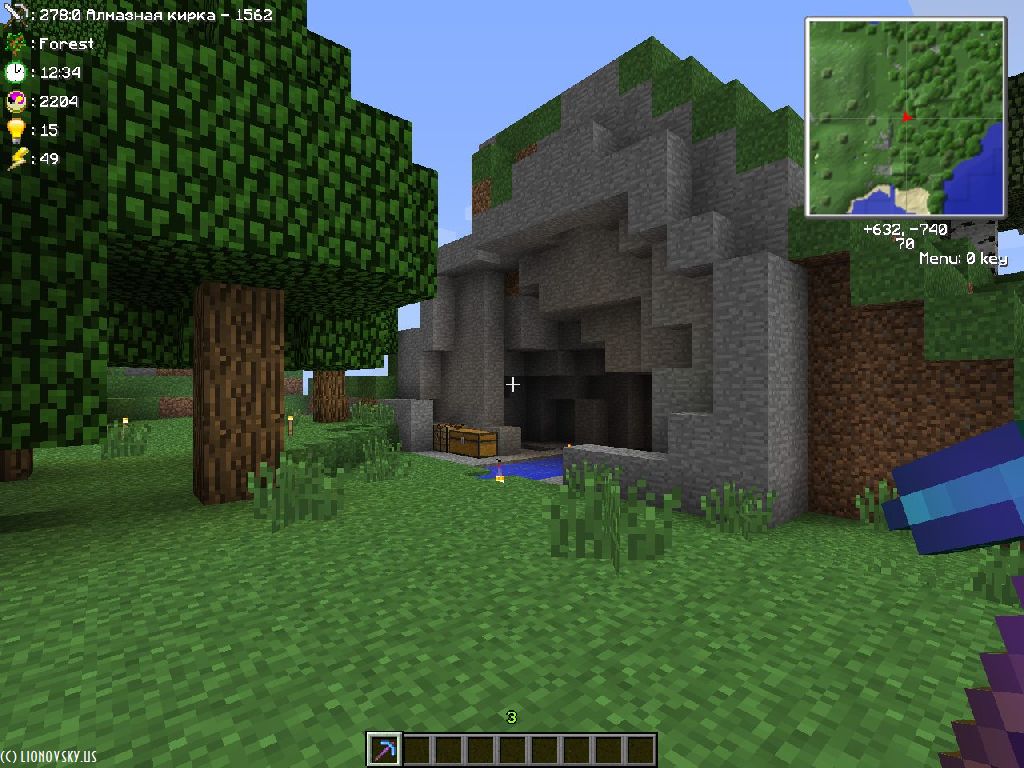Click the Forest biome tree icon
The image size is (1024, 768).
point(15,44)
